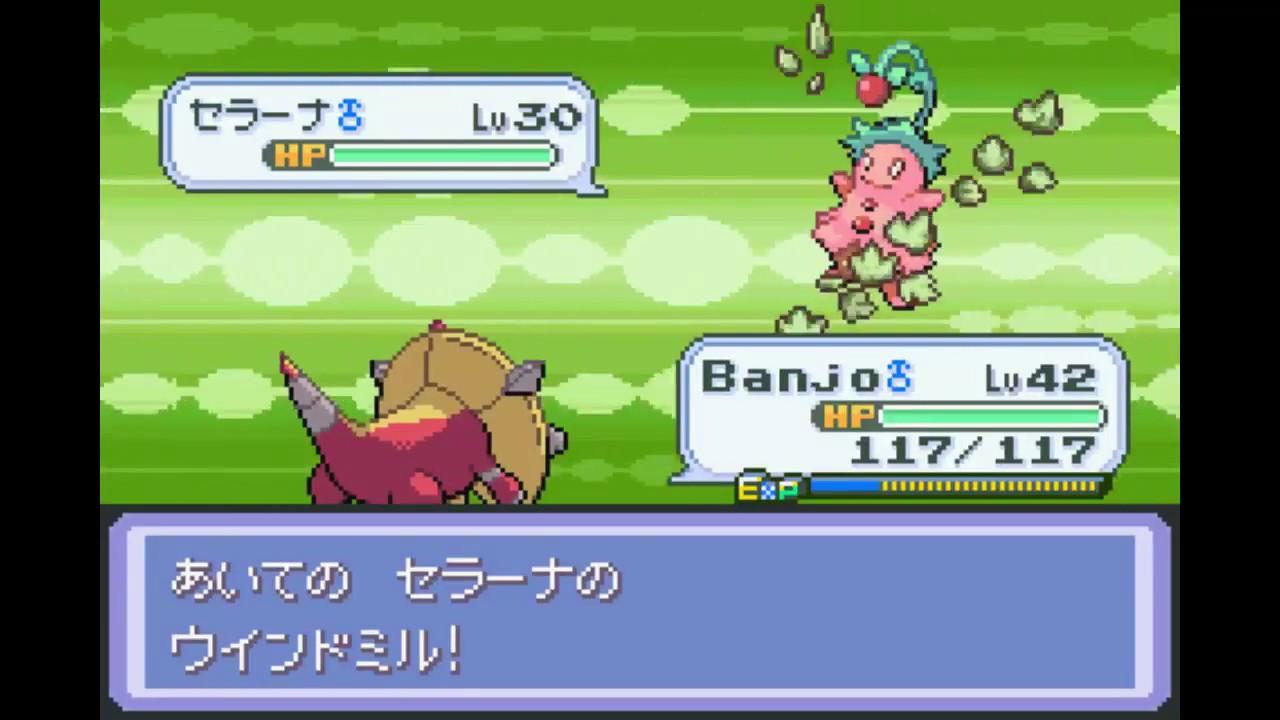The image size is (1280, 720).
Task: Click Banjo's green HP bar
Action: point(990,417)
